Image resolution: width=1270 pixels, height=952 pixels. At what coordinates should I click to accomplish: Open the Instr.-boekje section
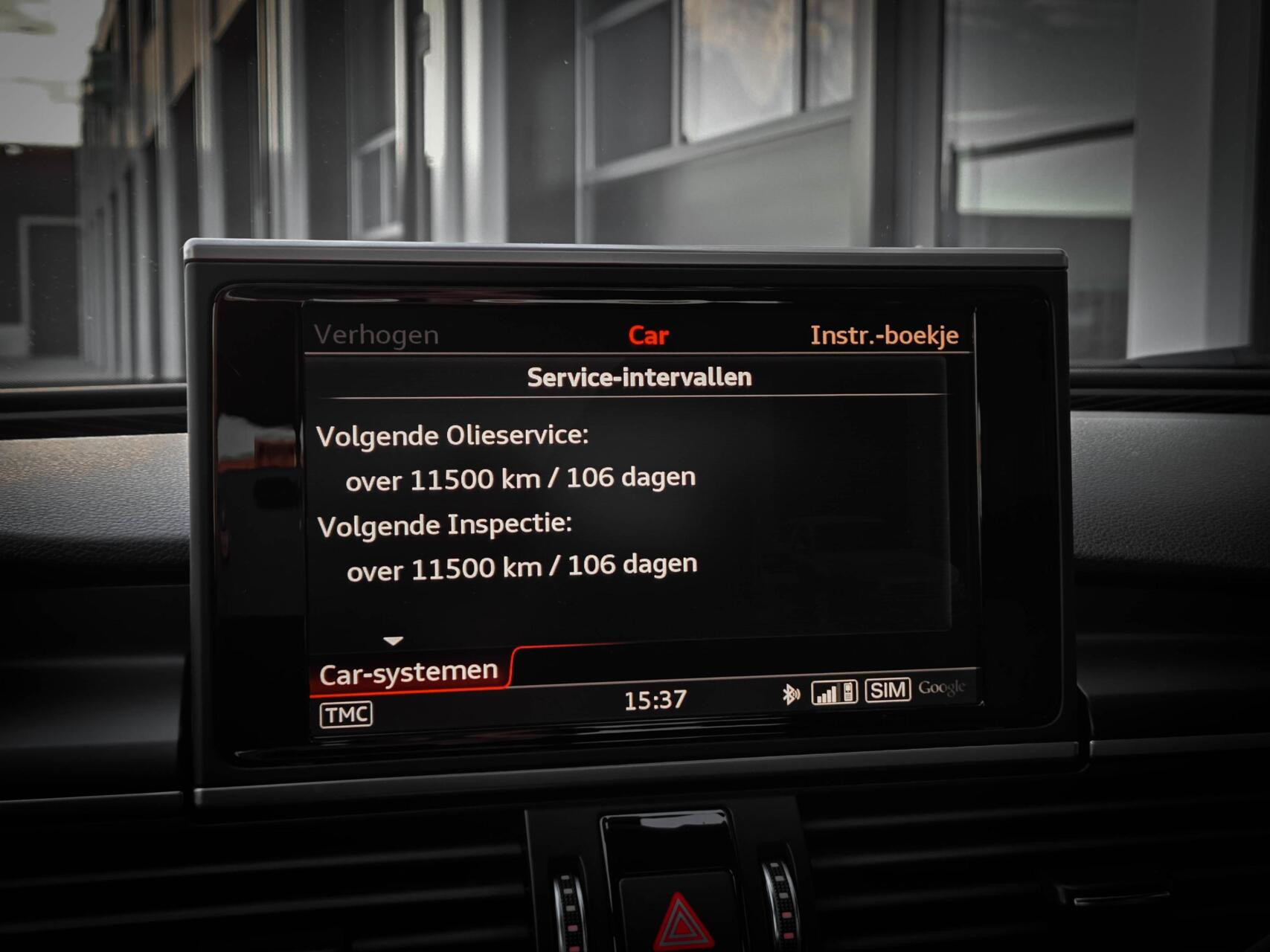tap(883, 335)
